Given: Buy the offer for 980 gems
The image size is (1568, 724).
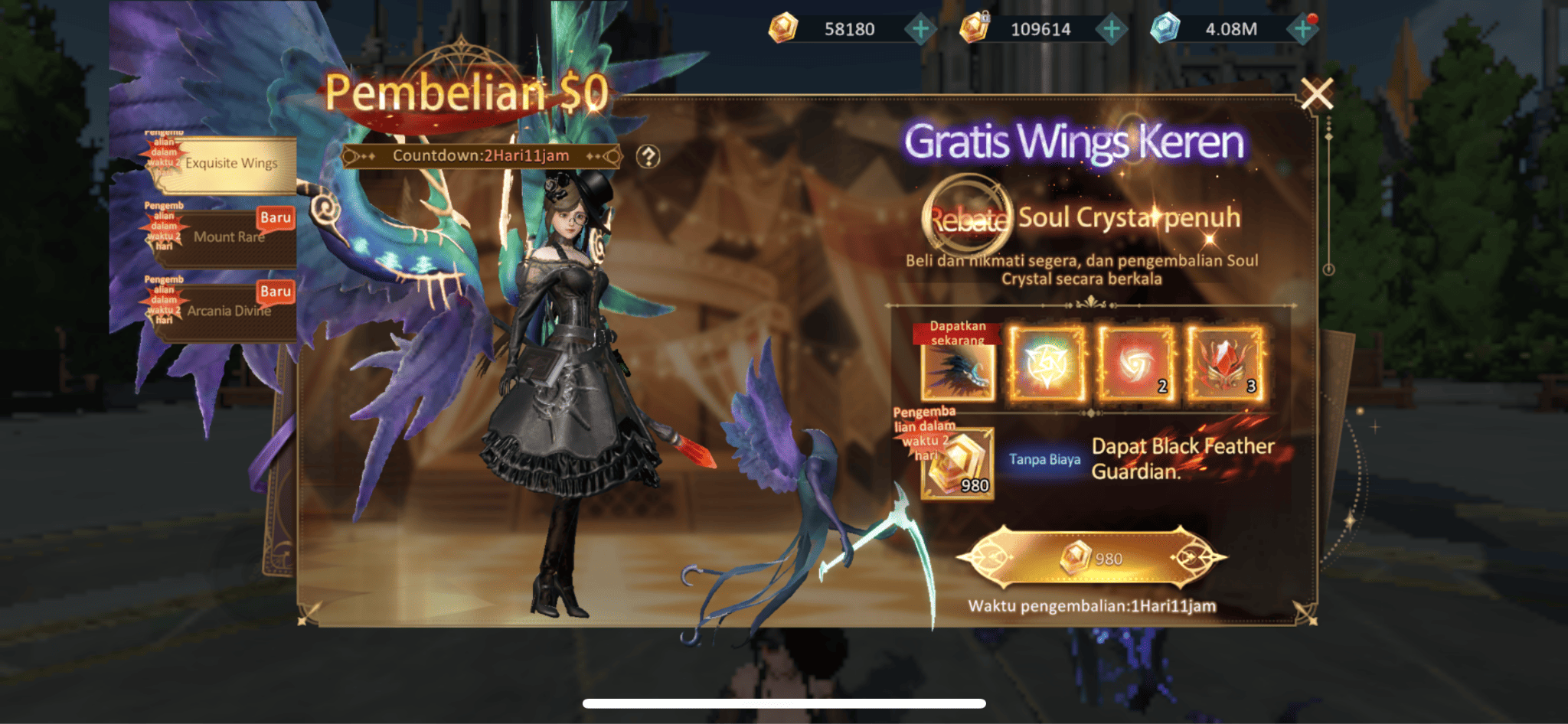Looking at the screenshot, I should pyautogui.click(x=1091, y=558).
